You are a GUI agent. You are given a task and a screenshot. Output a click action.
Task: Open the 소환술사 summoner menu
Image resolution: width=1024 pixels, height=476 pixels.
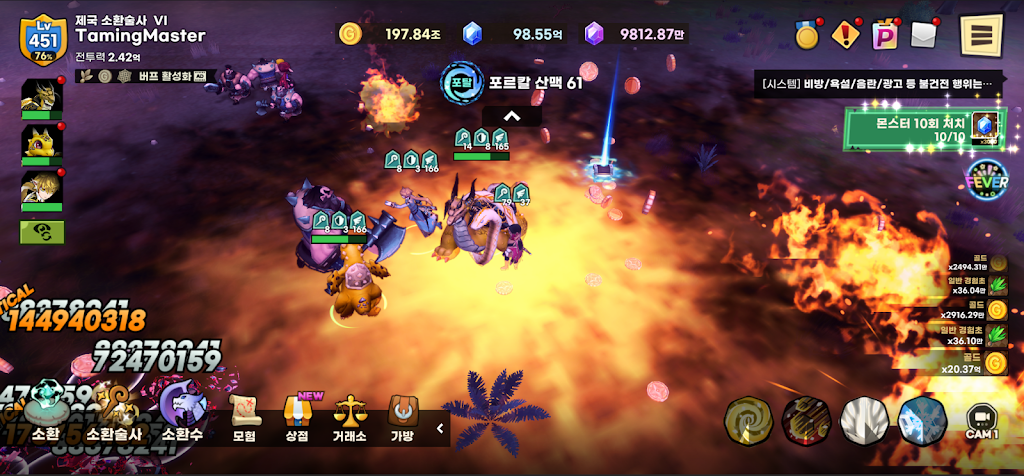point(114,418)
